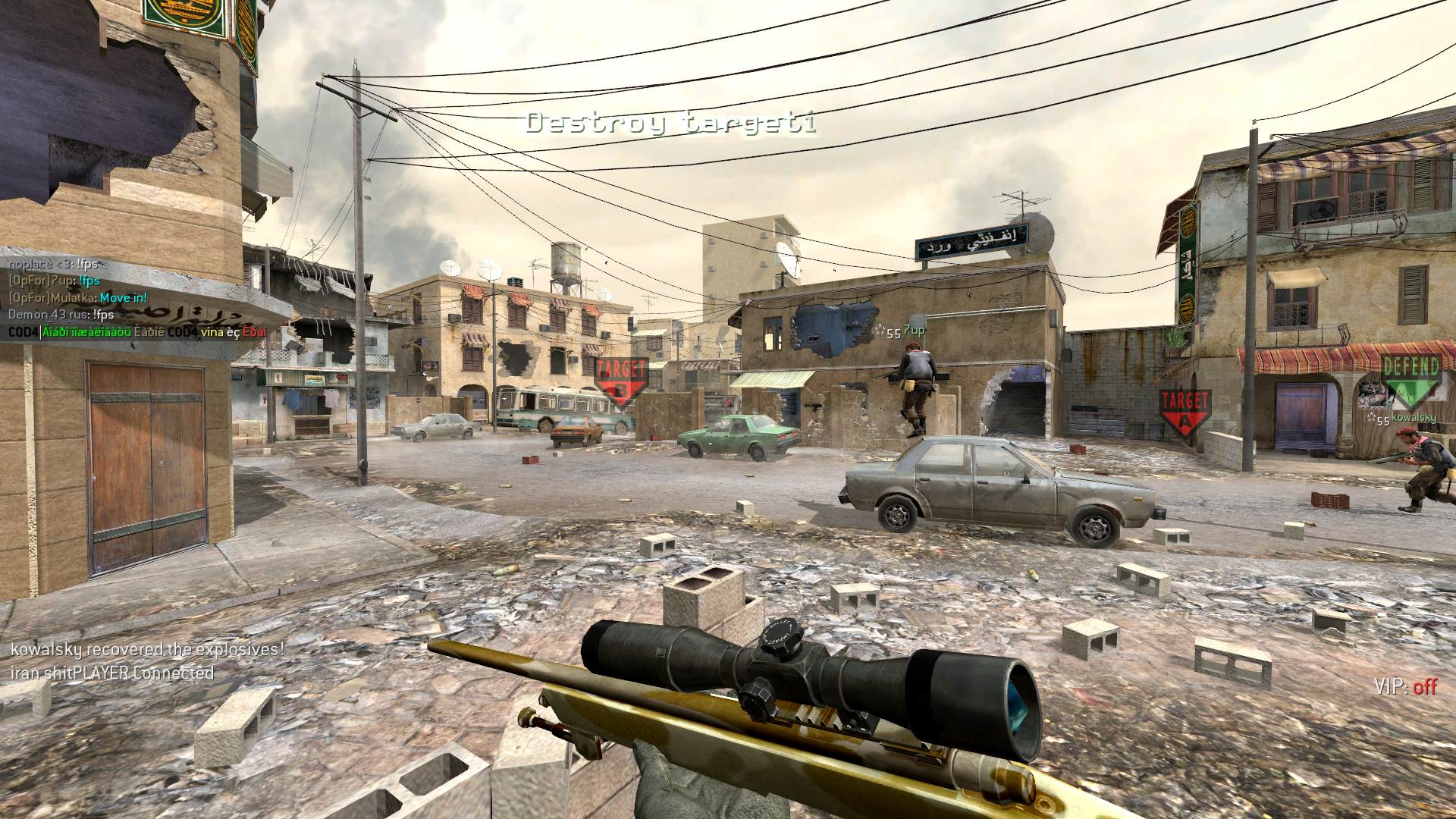This screenshot has height=819, width=1456.
Task: Click the "kowalsky recovered the explosives!" log entry
Action: (x=147, y=649)
